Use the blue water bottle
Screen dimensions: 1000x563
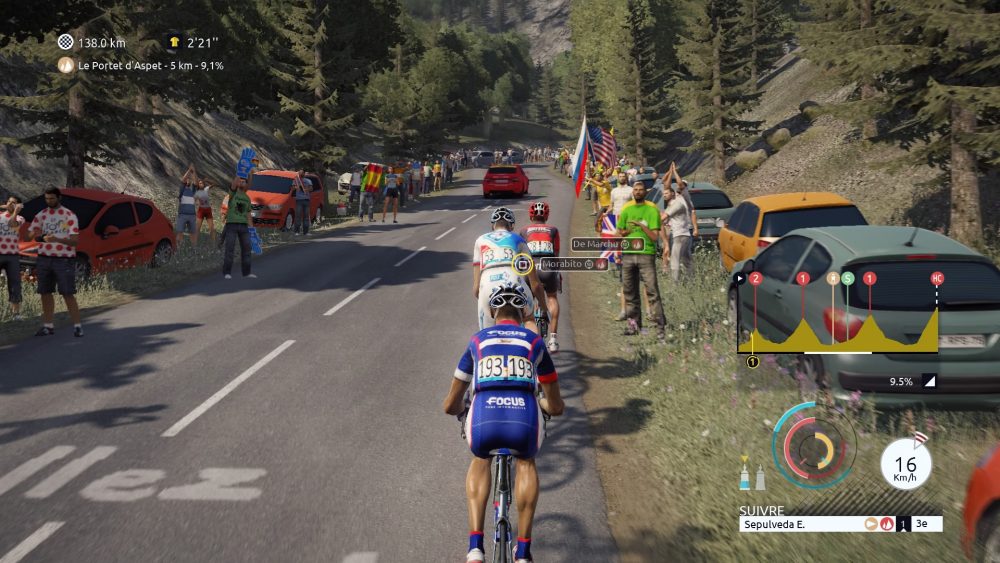[745, 475]
